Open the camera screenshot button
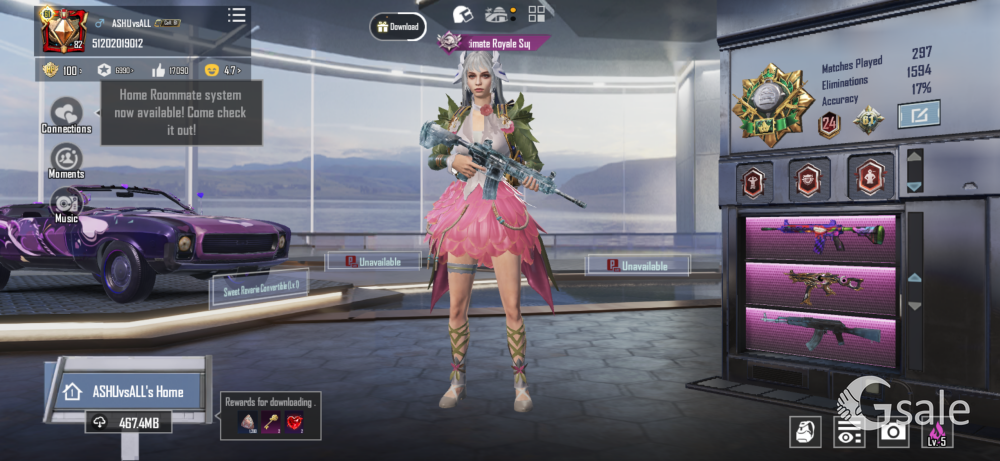Screen dimensions: 1000x461 coord(892,432)
